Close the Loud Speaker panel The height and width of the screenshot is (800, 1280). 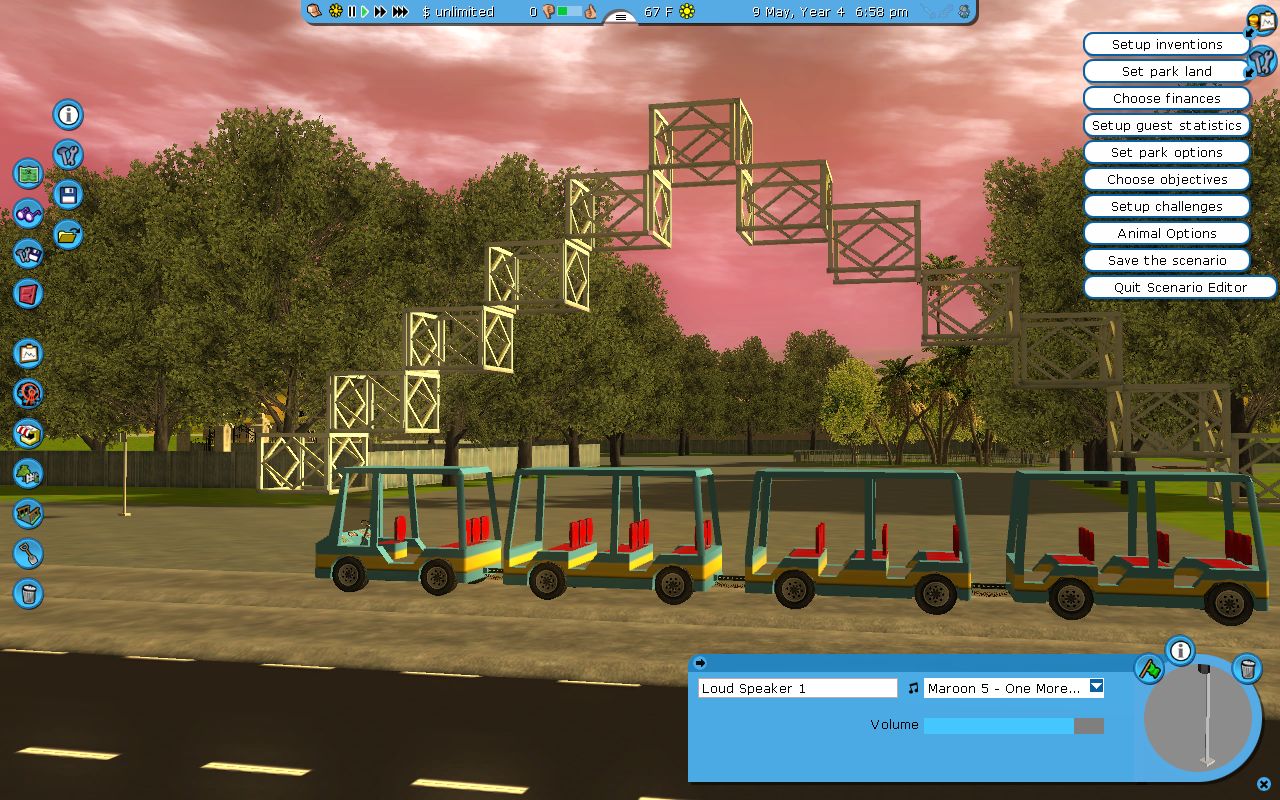tap(1264, 785)
